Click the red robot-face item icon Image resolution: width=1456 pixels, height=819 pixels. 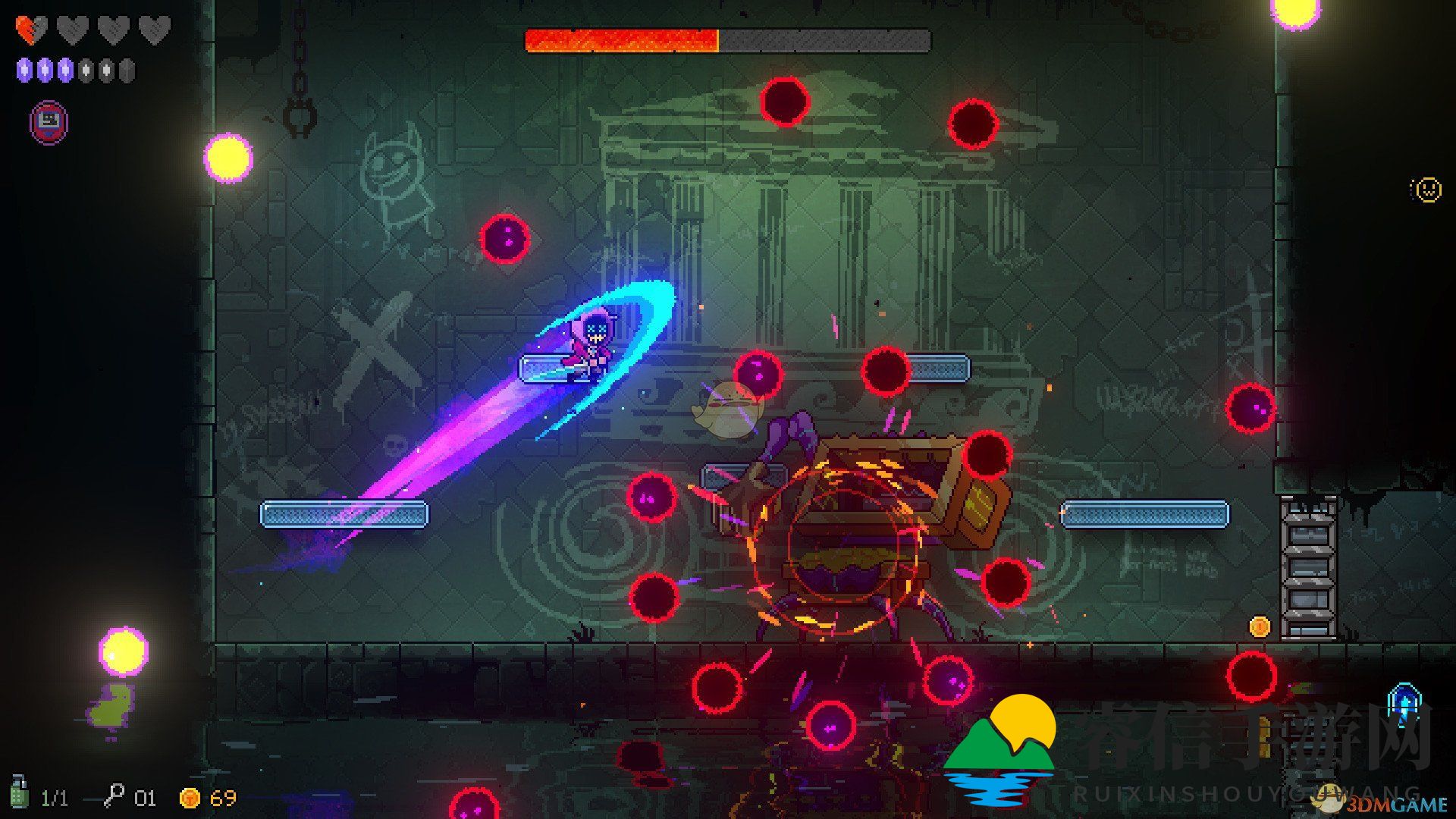[49, 121]
